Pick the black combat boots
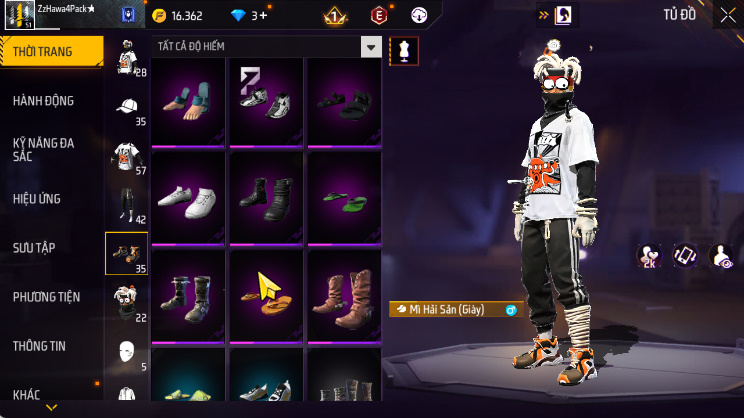The image size is (744, 418). [x=264, y=196]
